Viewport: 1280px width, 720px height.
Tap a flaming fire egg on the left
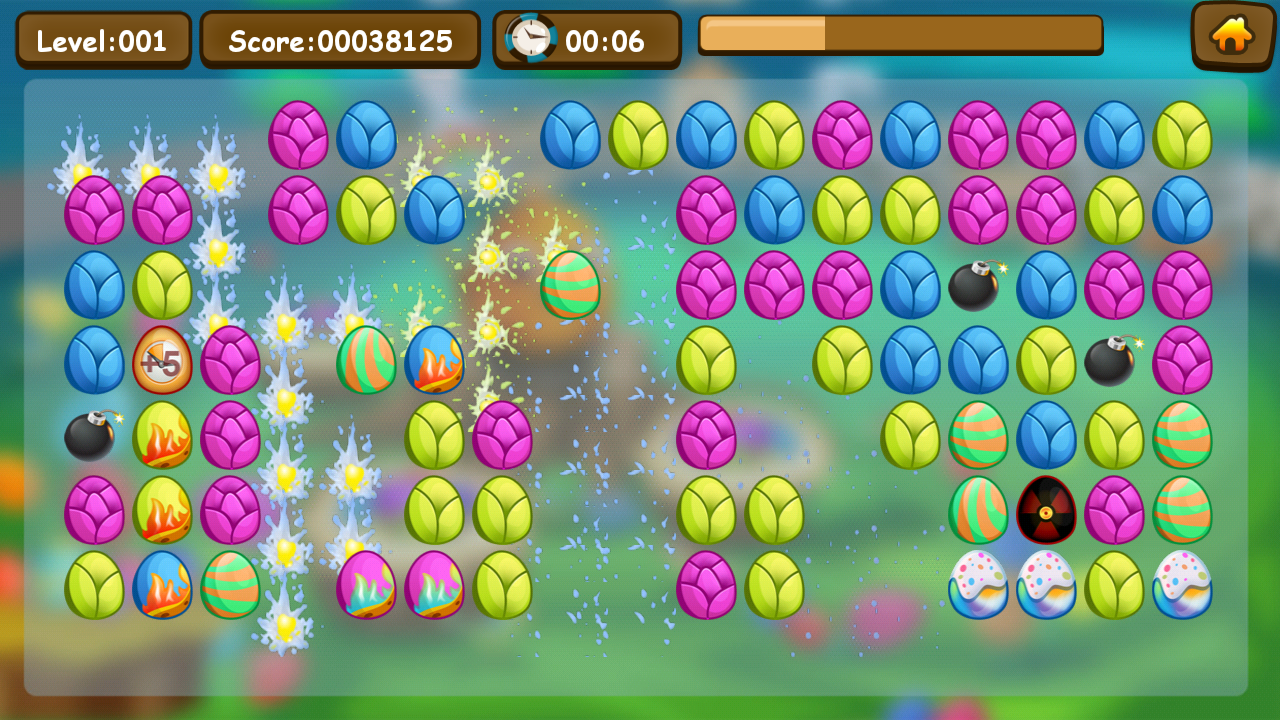(x=163, y=437)
